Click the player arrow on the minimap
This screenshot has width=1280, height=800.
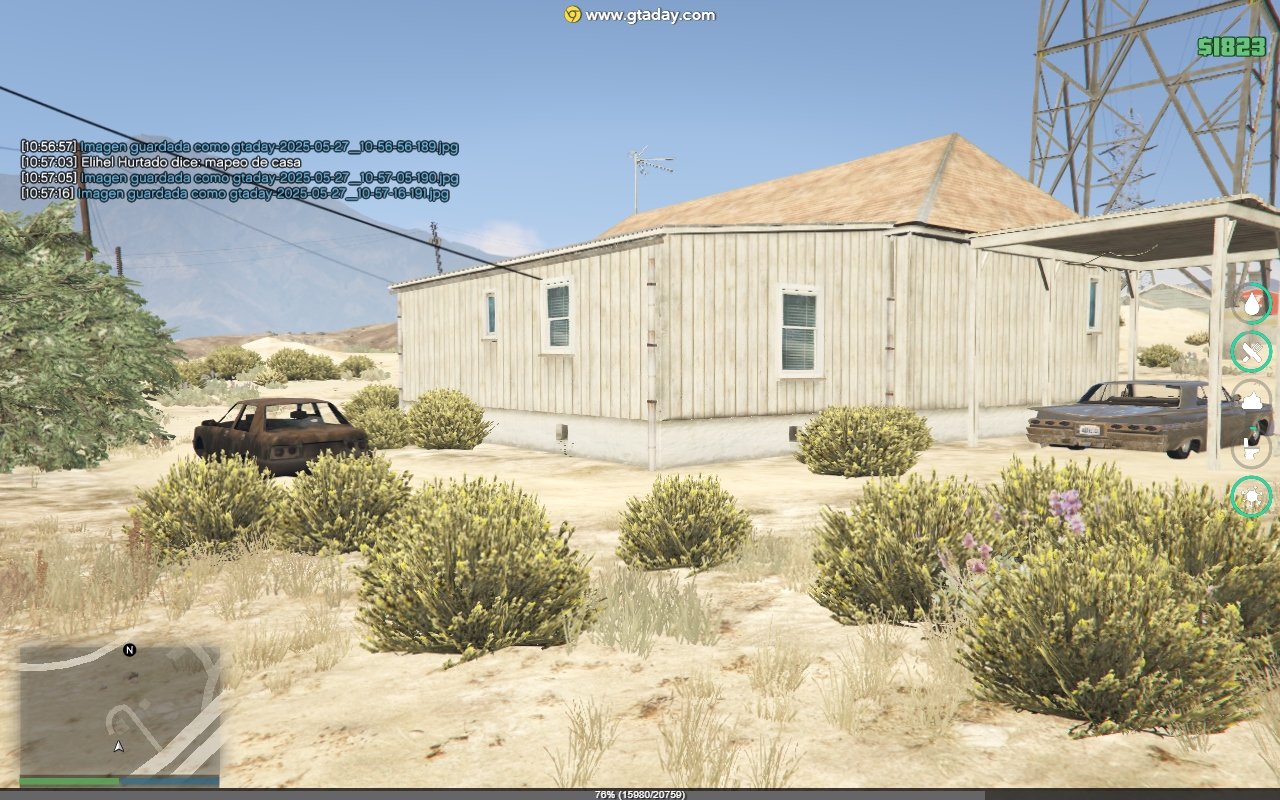tap(119, 746)
